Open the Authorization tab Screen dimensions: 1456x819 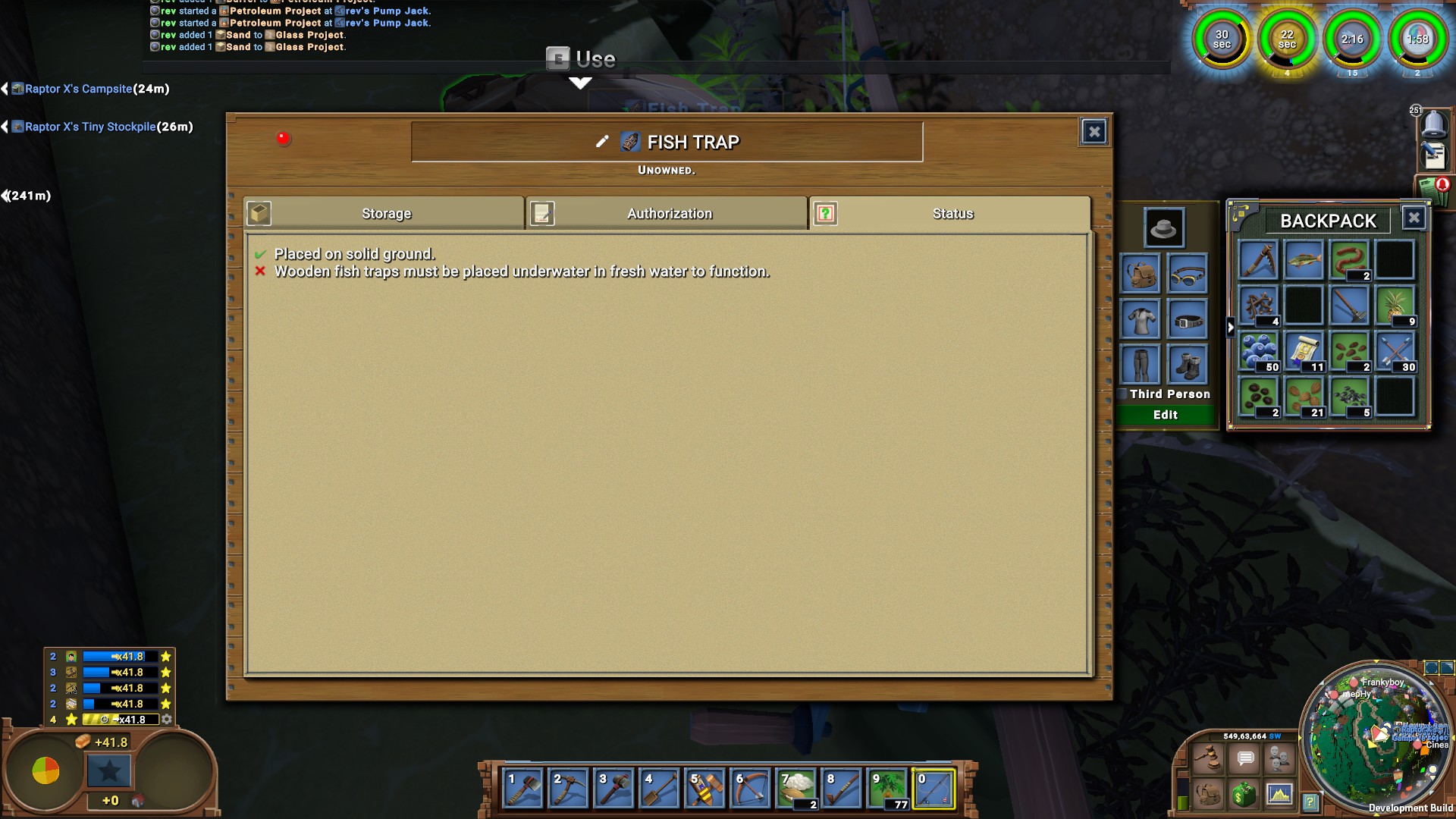coord(668,214)
